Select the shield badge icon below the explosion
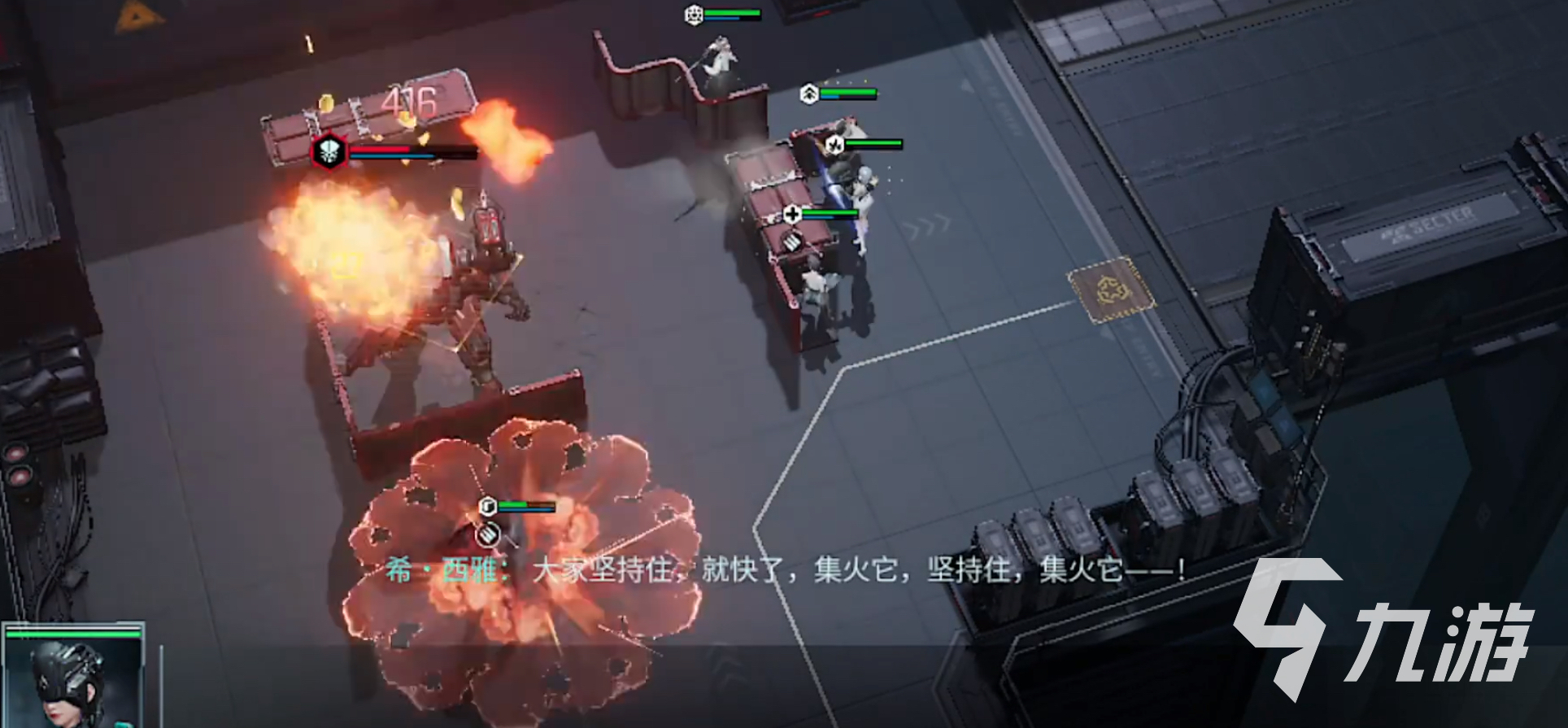 pos(488,534)
